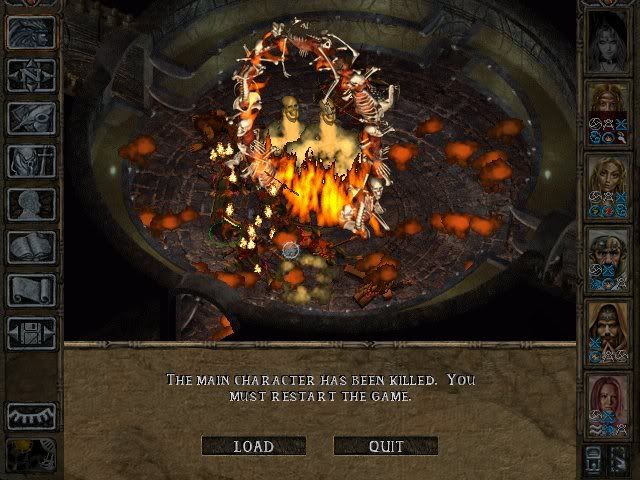The height and width of the screenshot is (480, 640).
Task: Select the blonde woman portrait
Action: tap(608, 184)
